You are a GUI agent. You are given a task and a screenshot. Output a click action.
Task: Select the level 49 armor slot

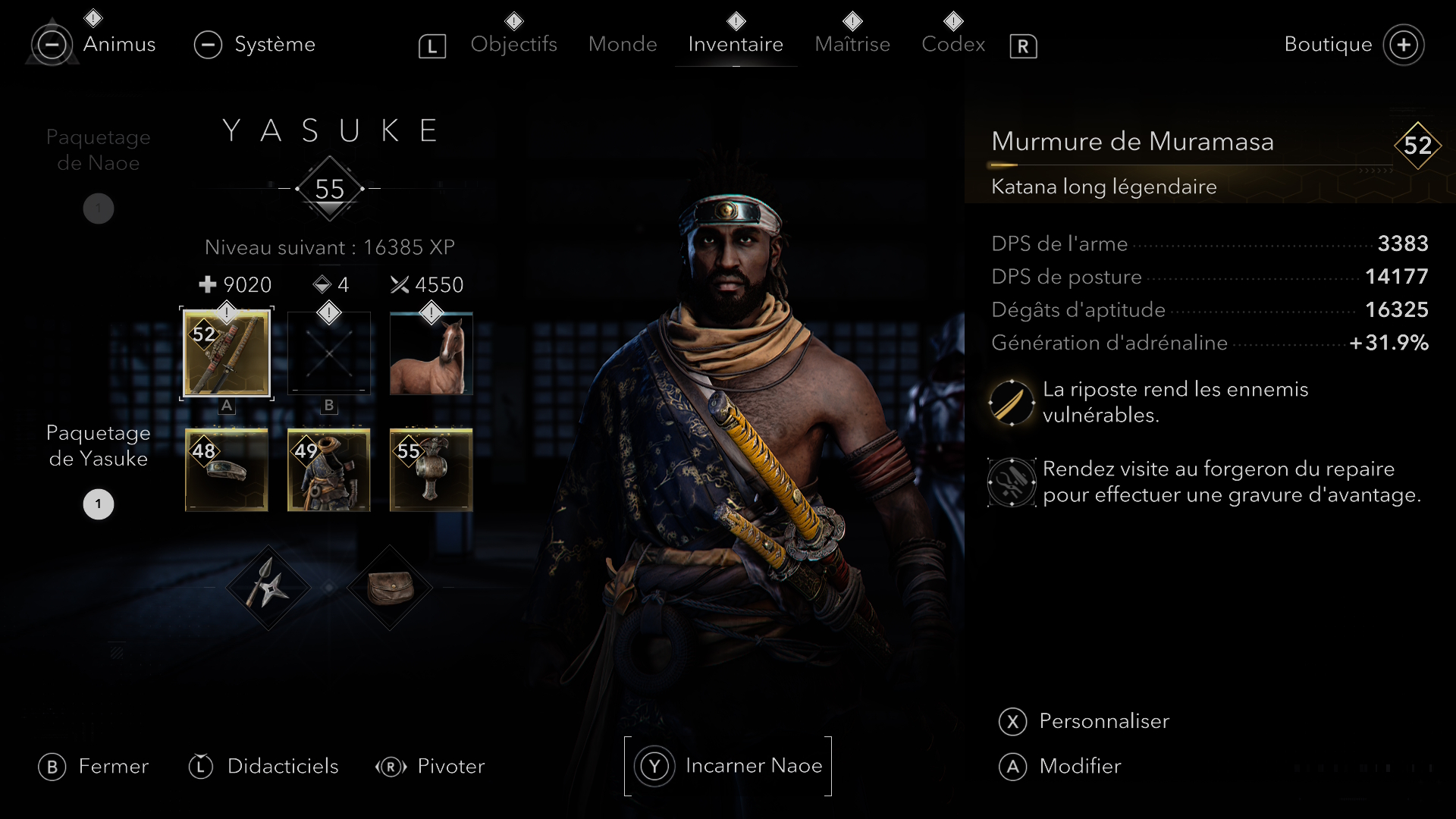click(x=329, y=470)
